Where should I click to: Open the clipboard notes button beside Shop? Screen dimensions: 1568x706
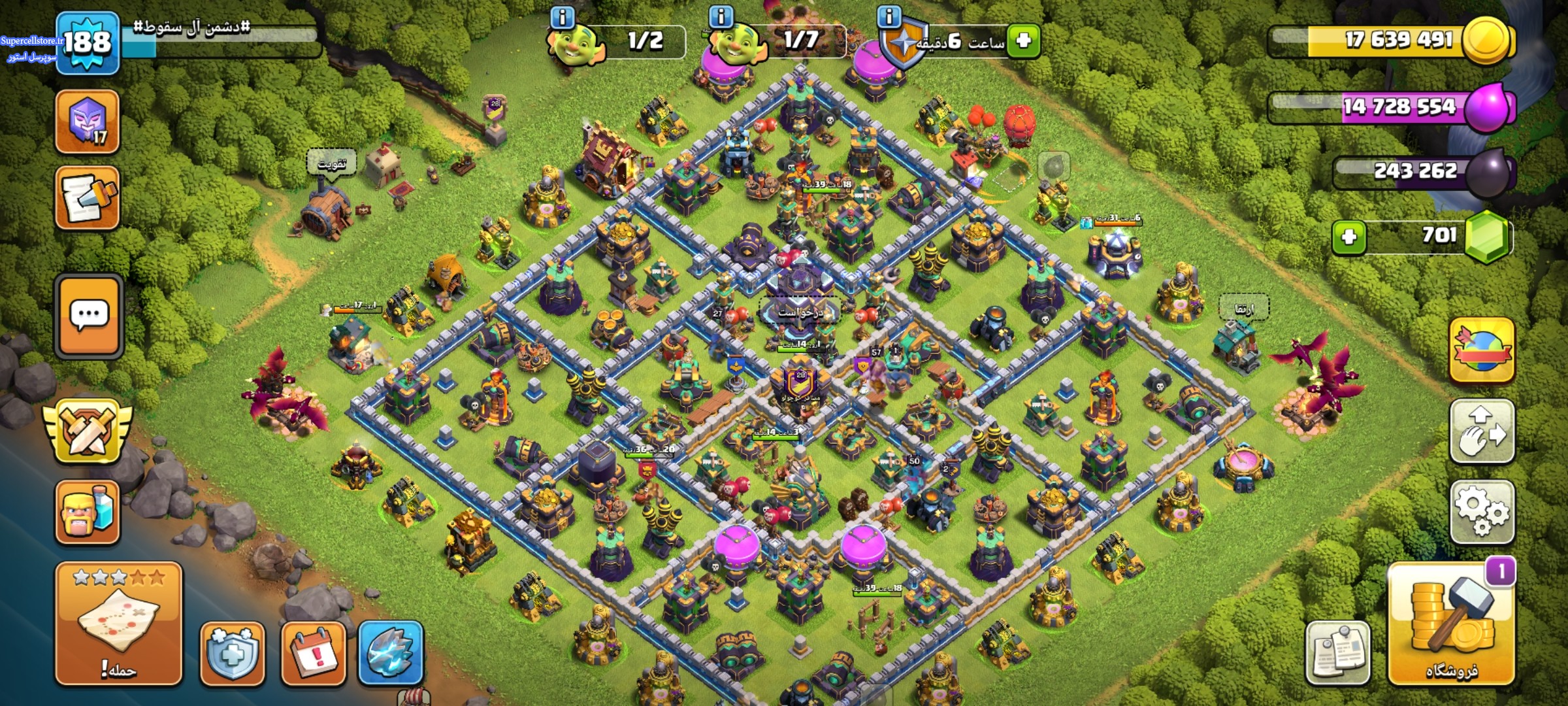(1337, 652)
